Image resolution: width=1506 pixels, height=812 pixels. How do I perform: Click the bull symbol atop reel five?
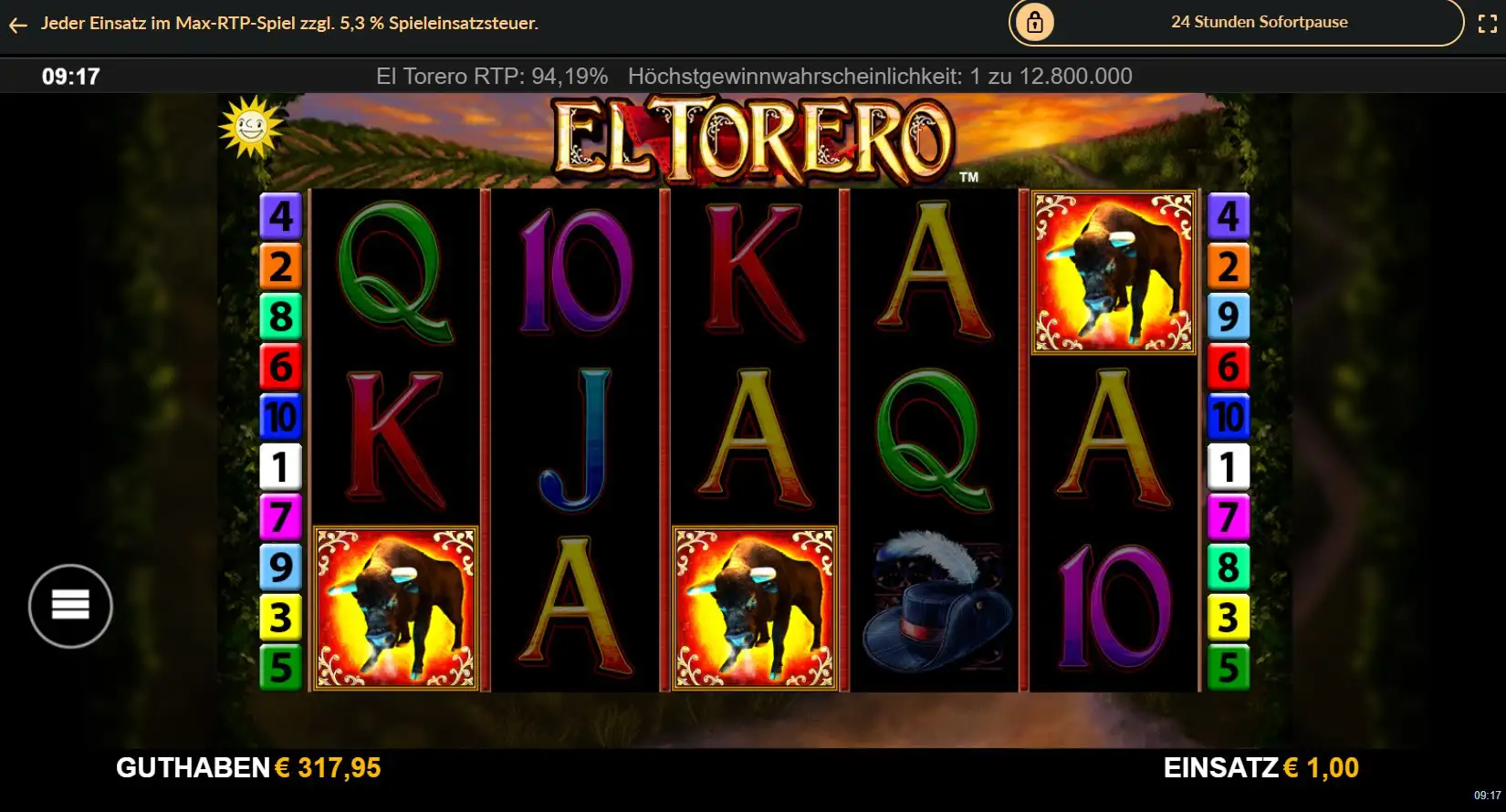point(1112,271)
